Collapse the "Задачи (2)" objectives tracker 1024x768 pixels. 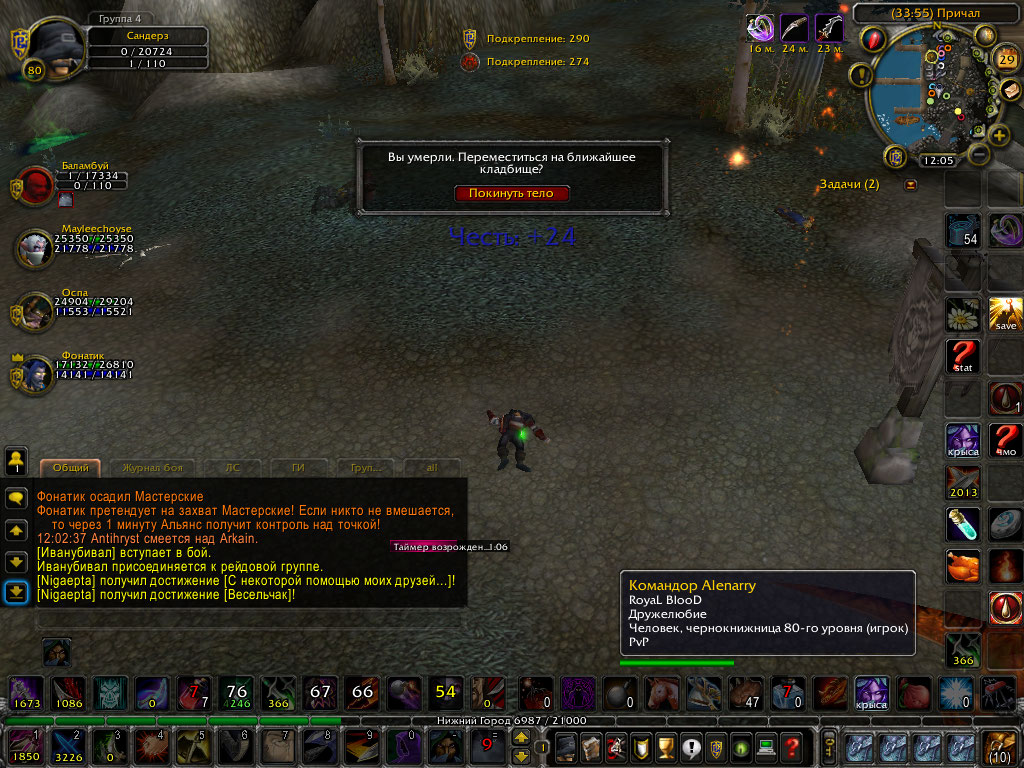coord(910,185)
